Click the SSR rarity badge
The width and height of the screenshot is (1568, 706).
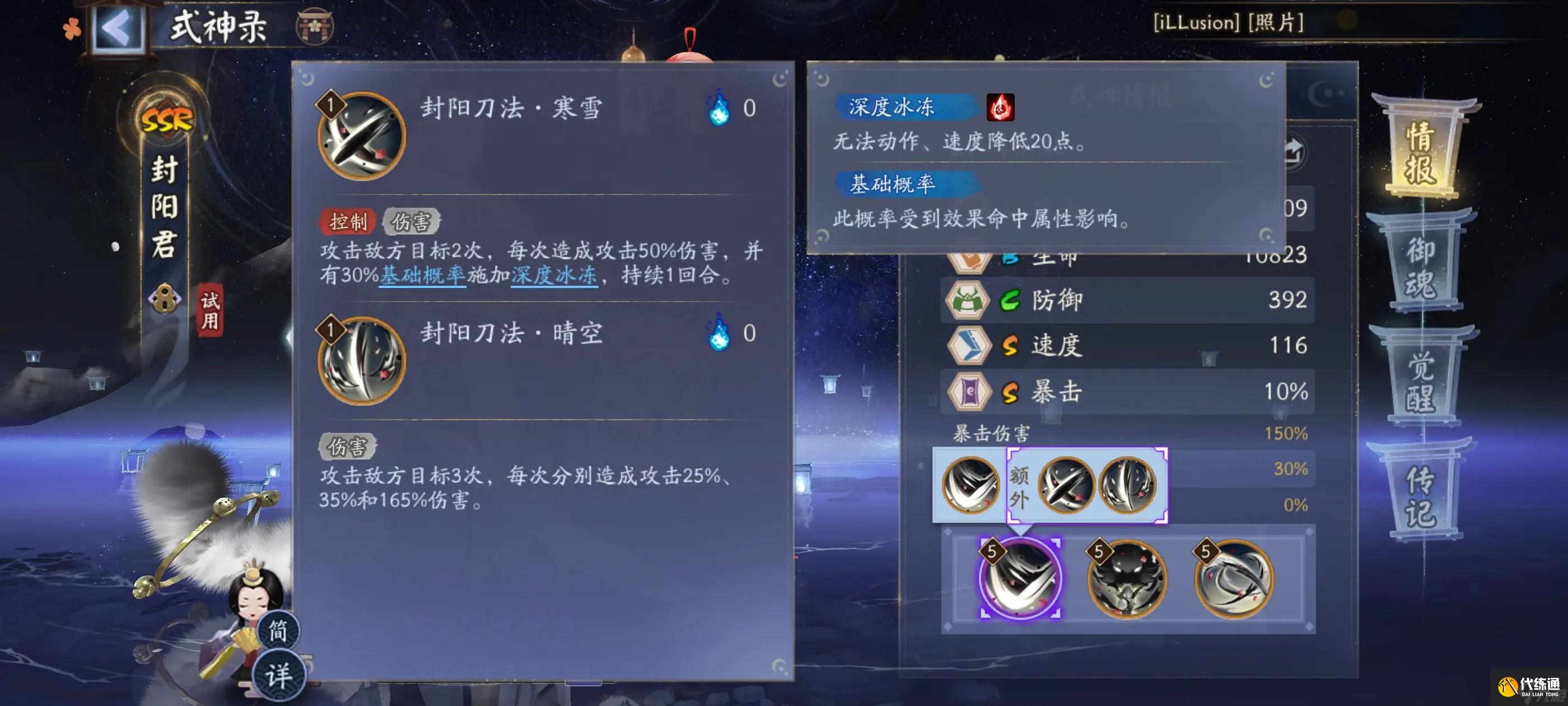[x=168, y=120]
